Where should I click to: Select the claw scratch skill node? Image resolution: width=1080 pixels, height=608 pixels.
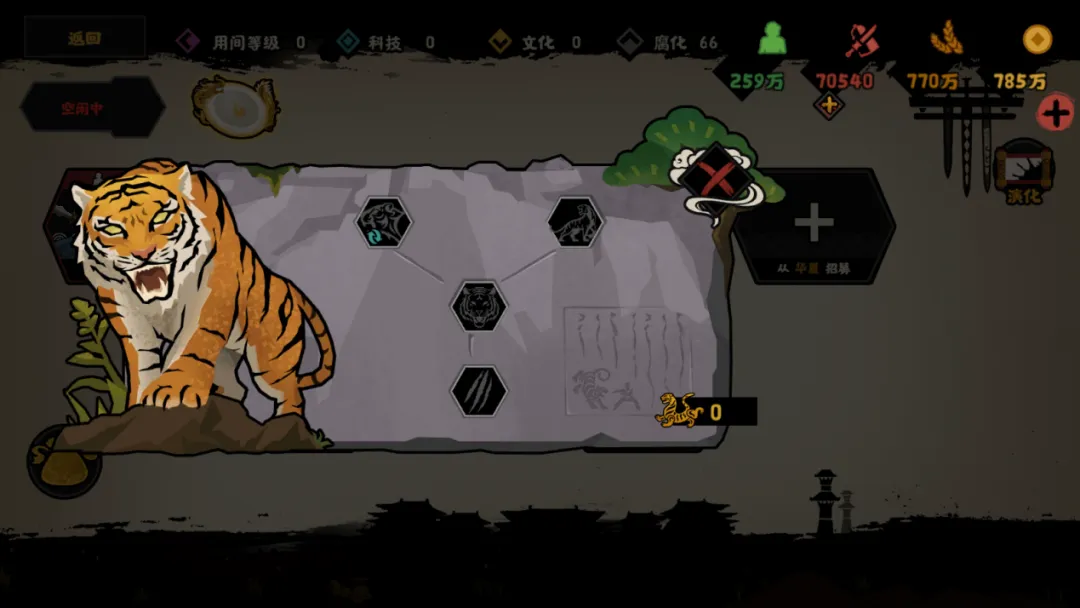click(x=478, y=391)
